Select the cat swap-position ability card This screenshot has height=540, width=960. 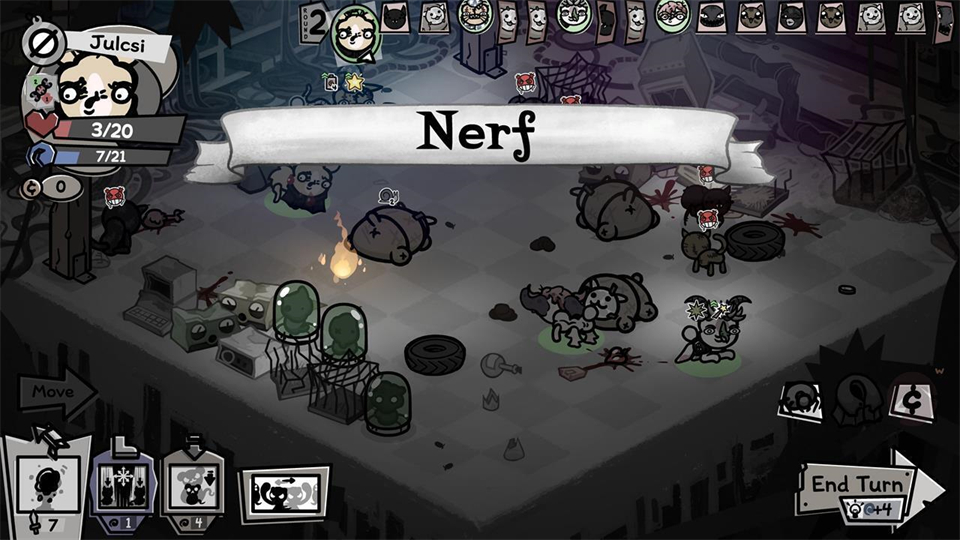285,494
